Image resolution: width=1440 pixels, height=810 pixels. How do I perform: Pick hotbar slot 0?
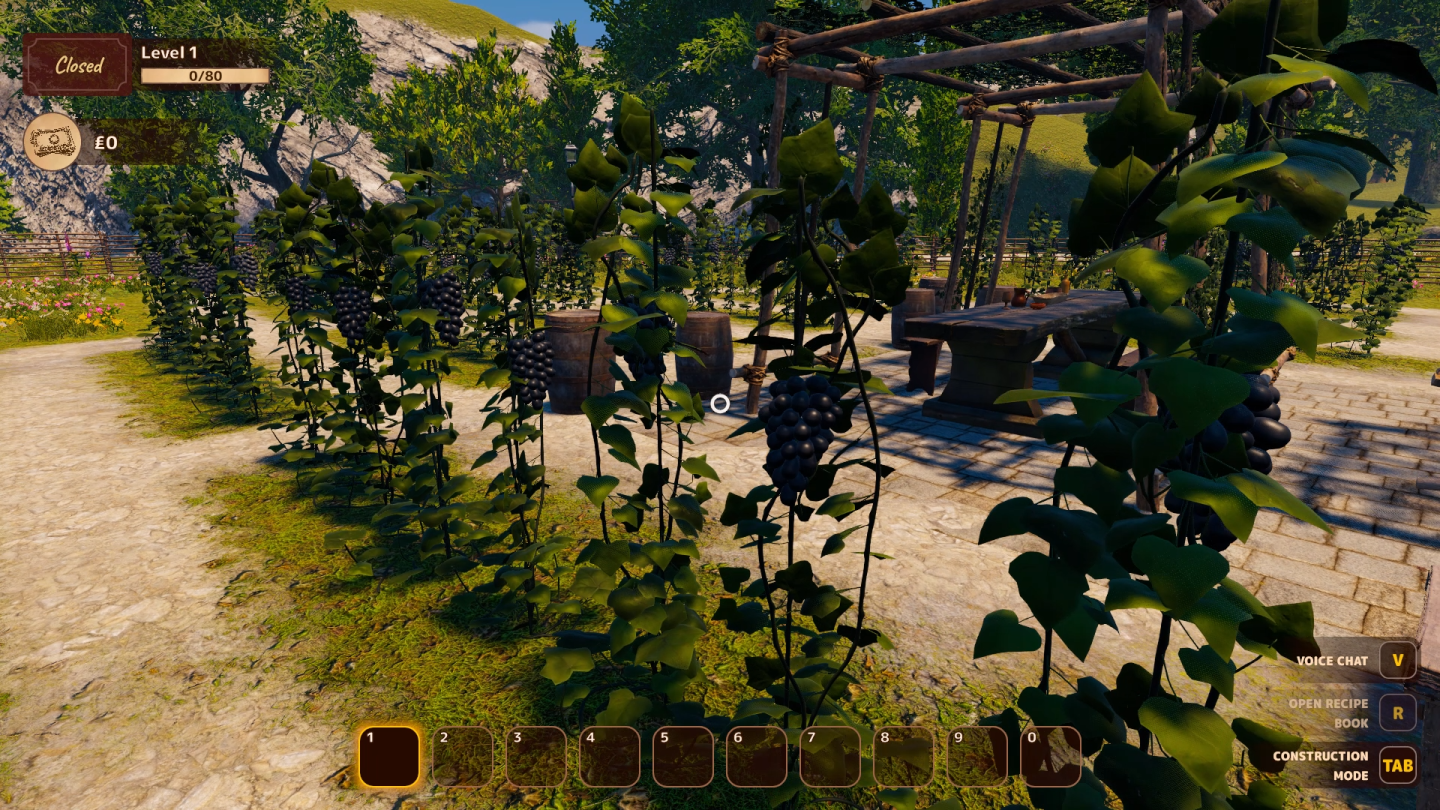(x=1051, y=756)
